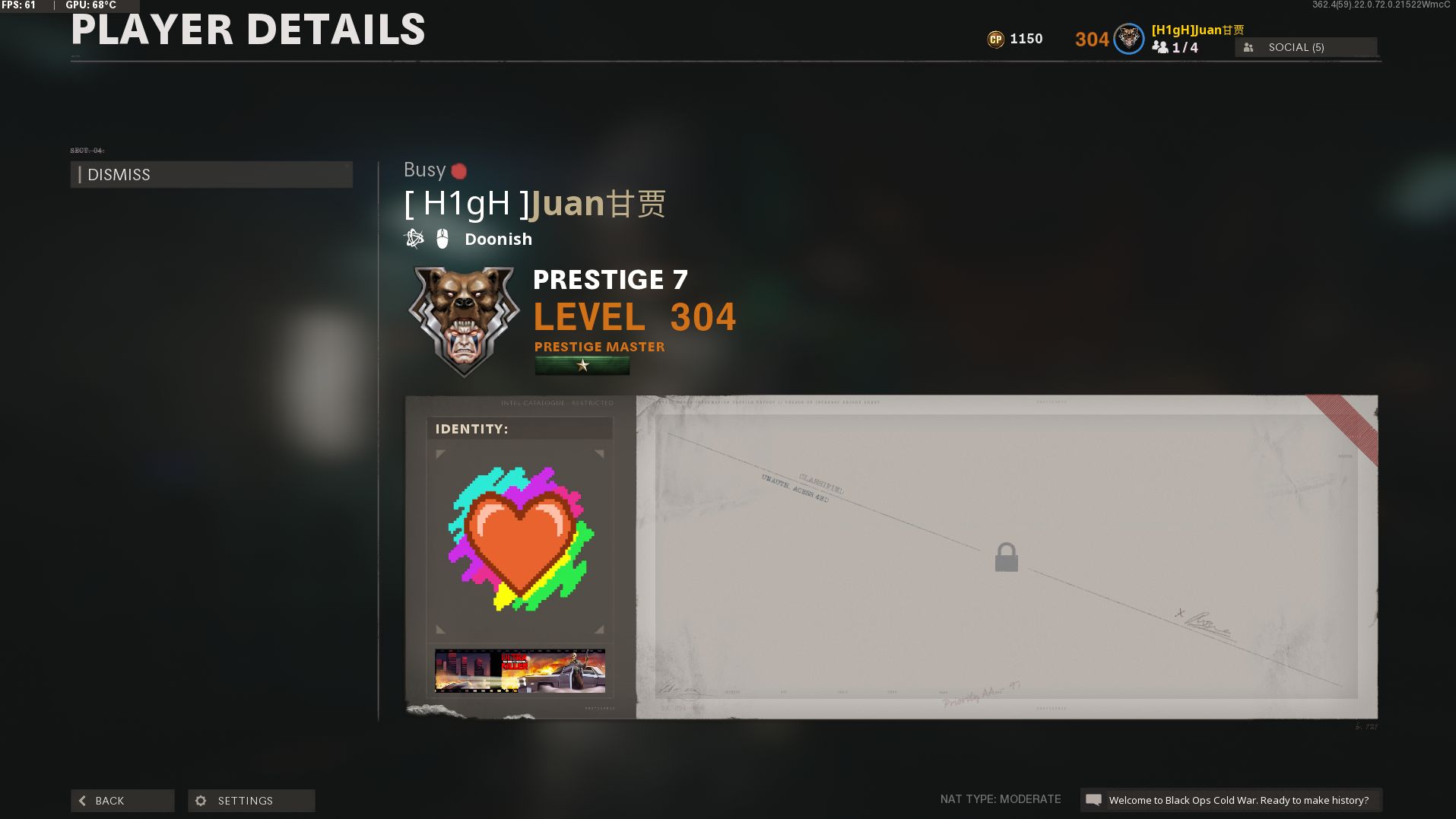Click the CP coin icon
Viewport: 1456px width, 819px height.
tap(994, 38)
